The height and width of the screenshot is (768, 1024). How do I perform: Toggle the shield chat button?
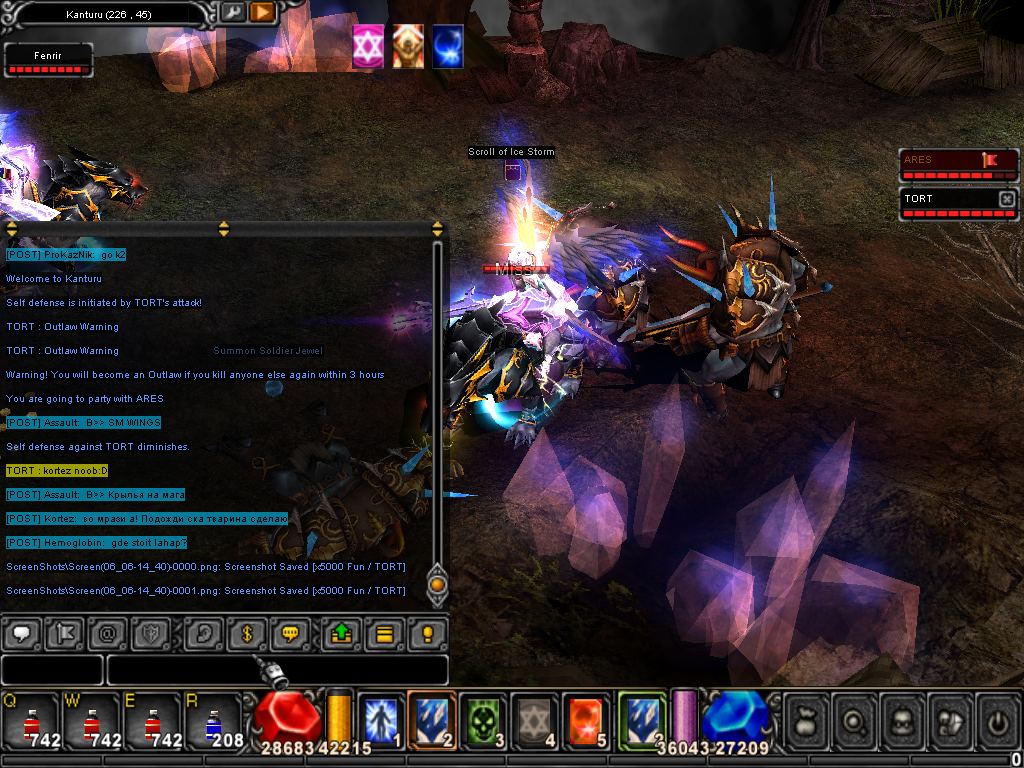tap(151, 633)
